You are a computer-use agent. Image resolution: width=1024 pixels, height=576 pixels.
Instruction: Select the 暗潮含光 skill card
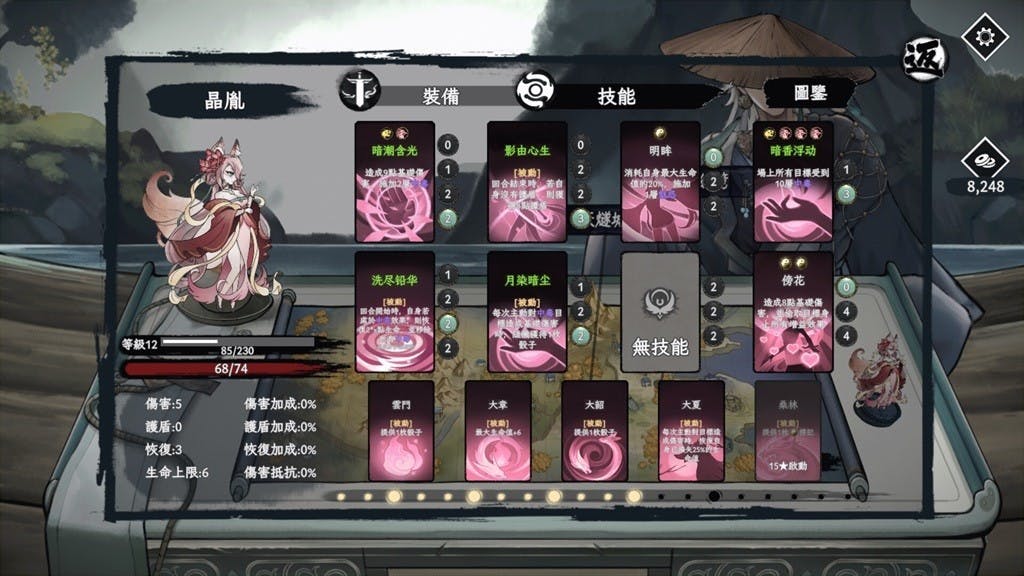pos(395,181)
